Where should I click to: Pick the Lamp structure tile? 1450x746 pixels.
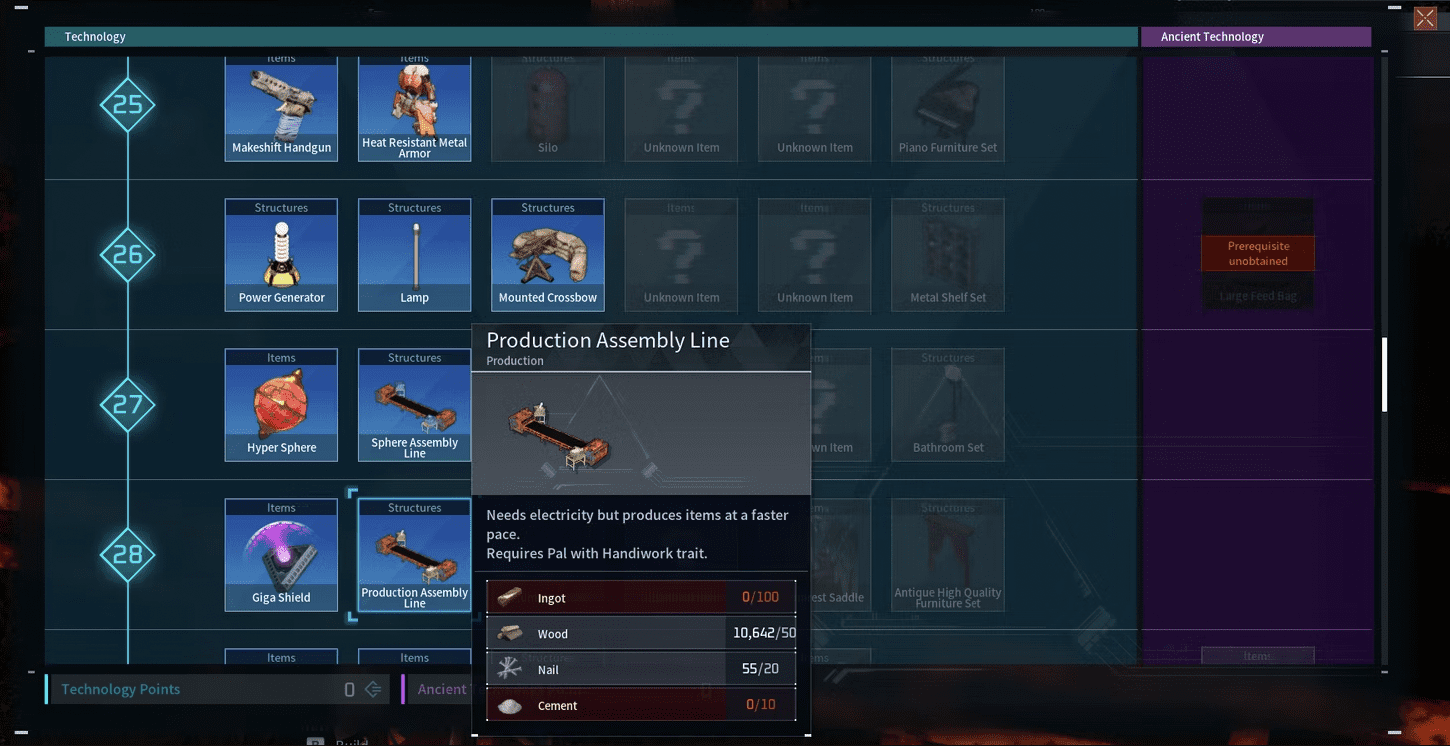click(x=415, y=255)
